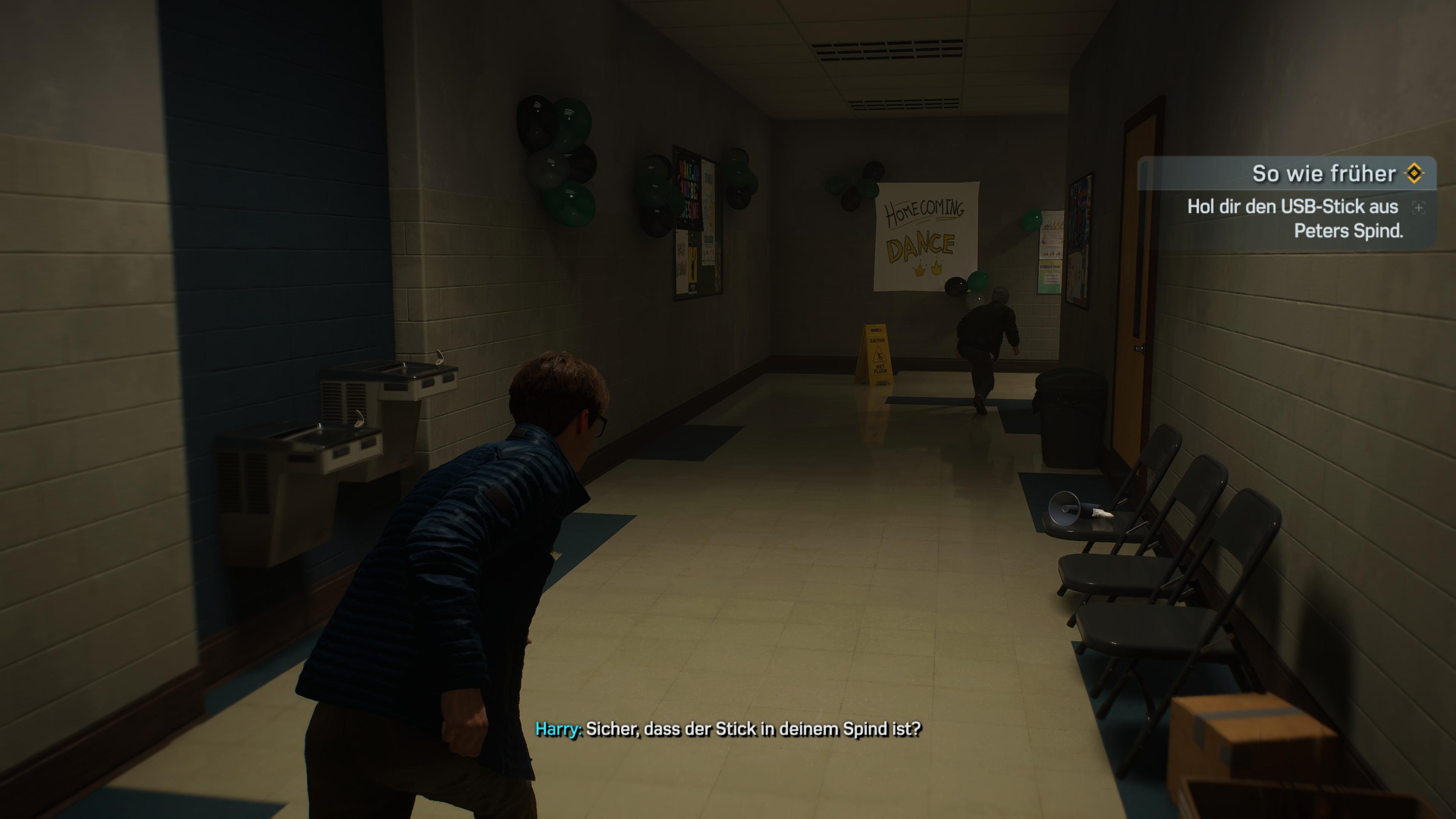
Task: Click the yellow diamond mission icon
Action: 1414,174
